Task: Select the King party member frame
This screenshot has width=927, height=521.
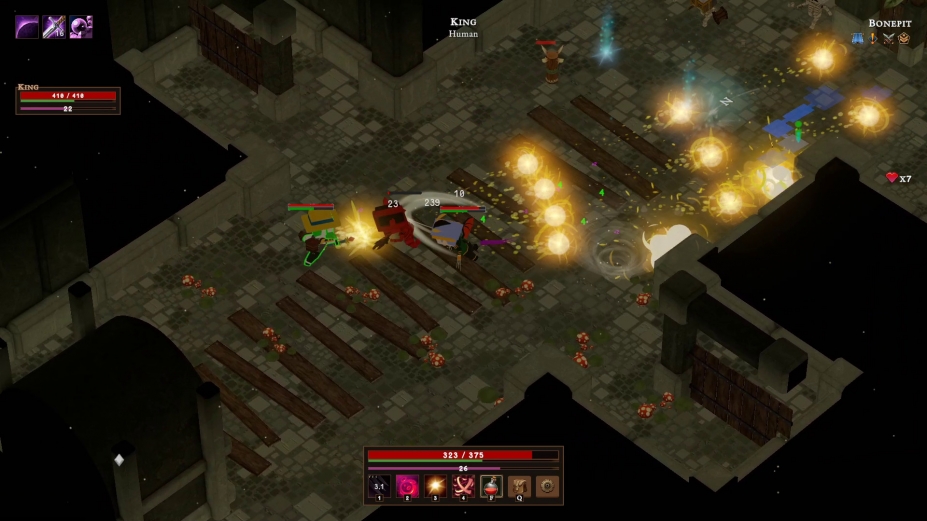Action: 68,100
